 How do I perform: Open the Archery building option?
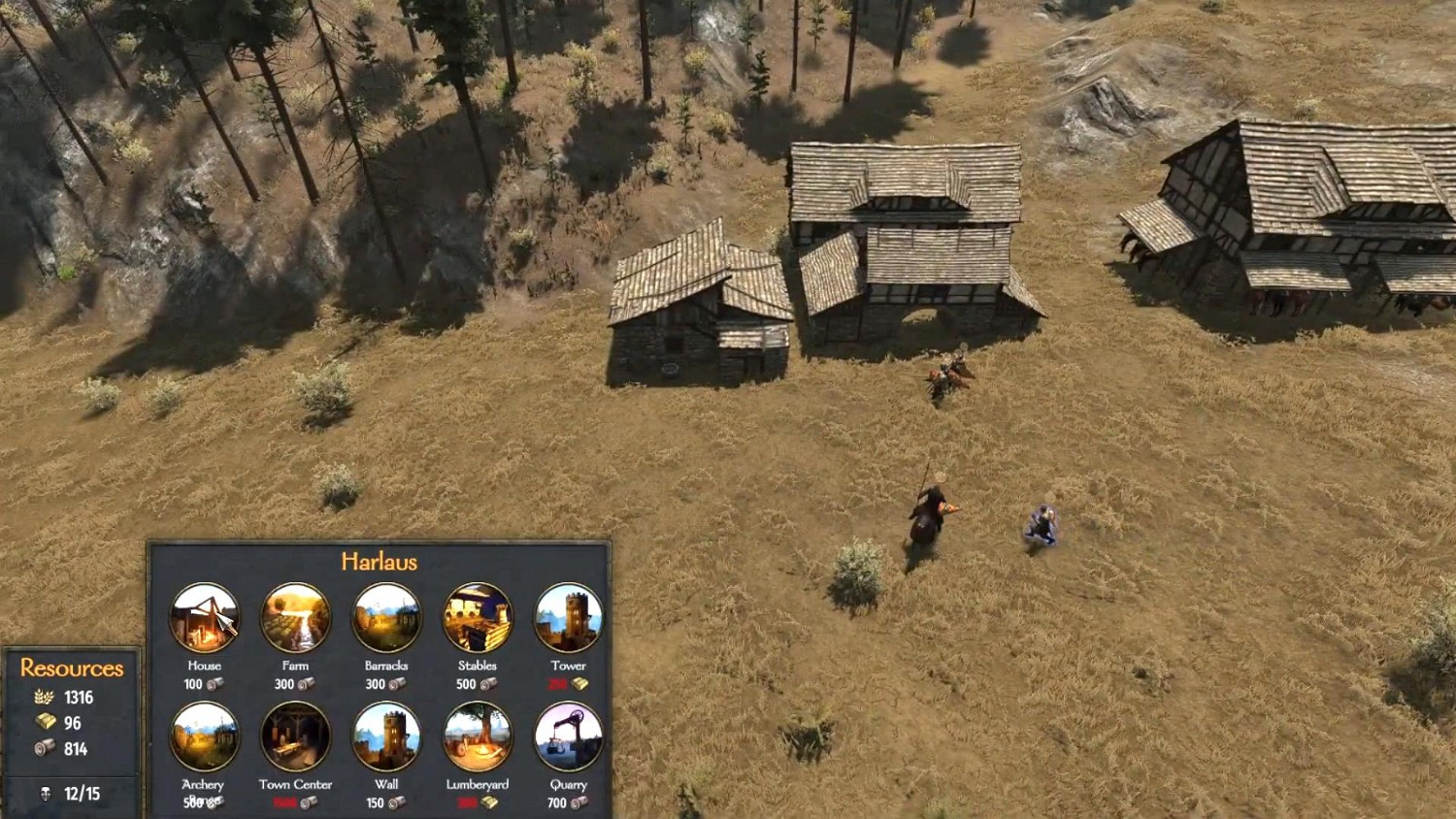pyautogui.click(x=203, y=737)
